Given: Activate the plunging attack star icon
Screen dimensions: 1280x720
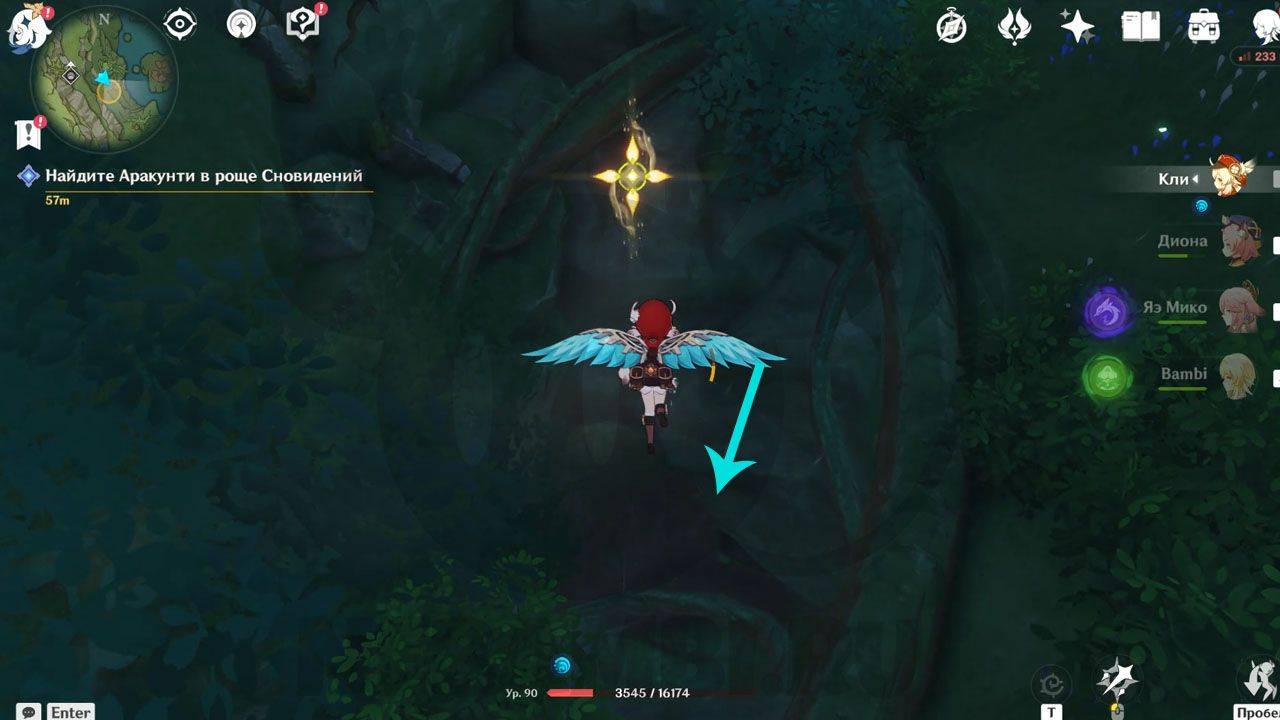Looking at the screenshot, I should (x=1117, y=681).
